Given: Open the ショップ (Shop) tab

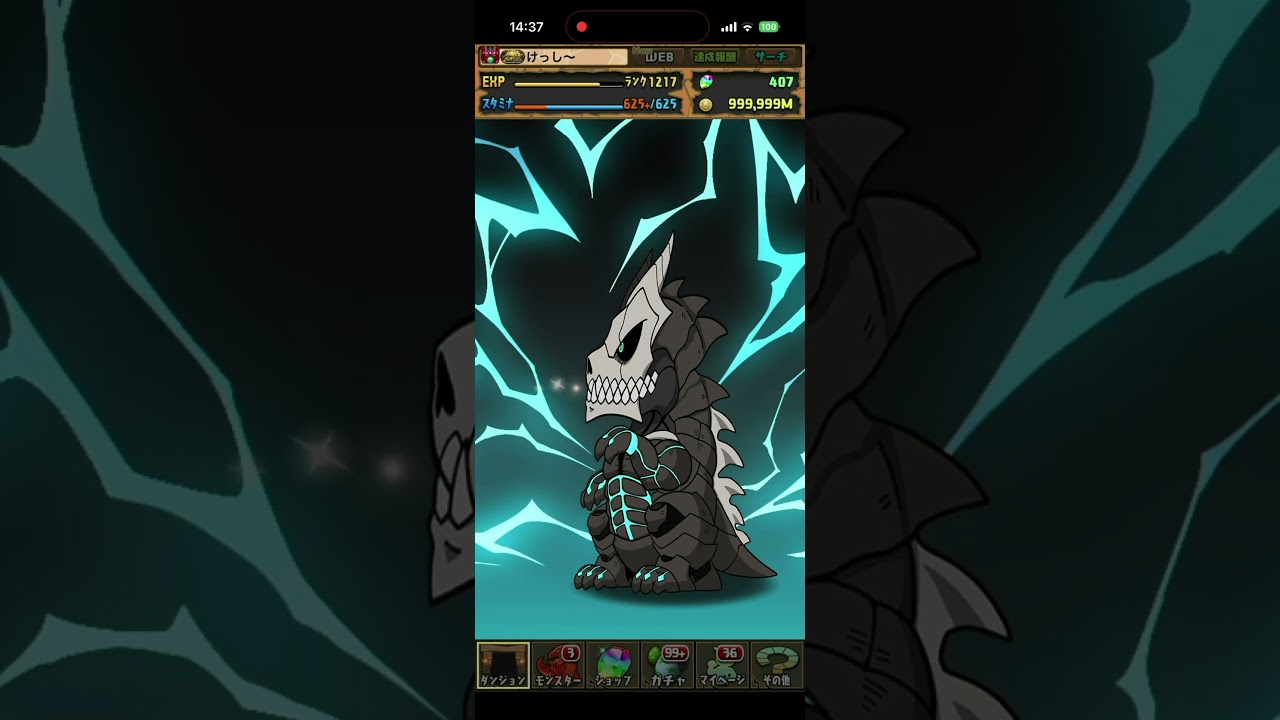Looking at the screenshot, I should tap(613, 666).
